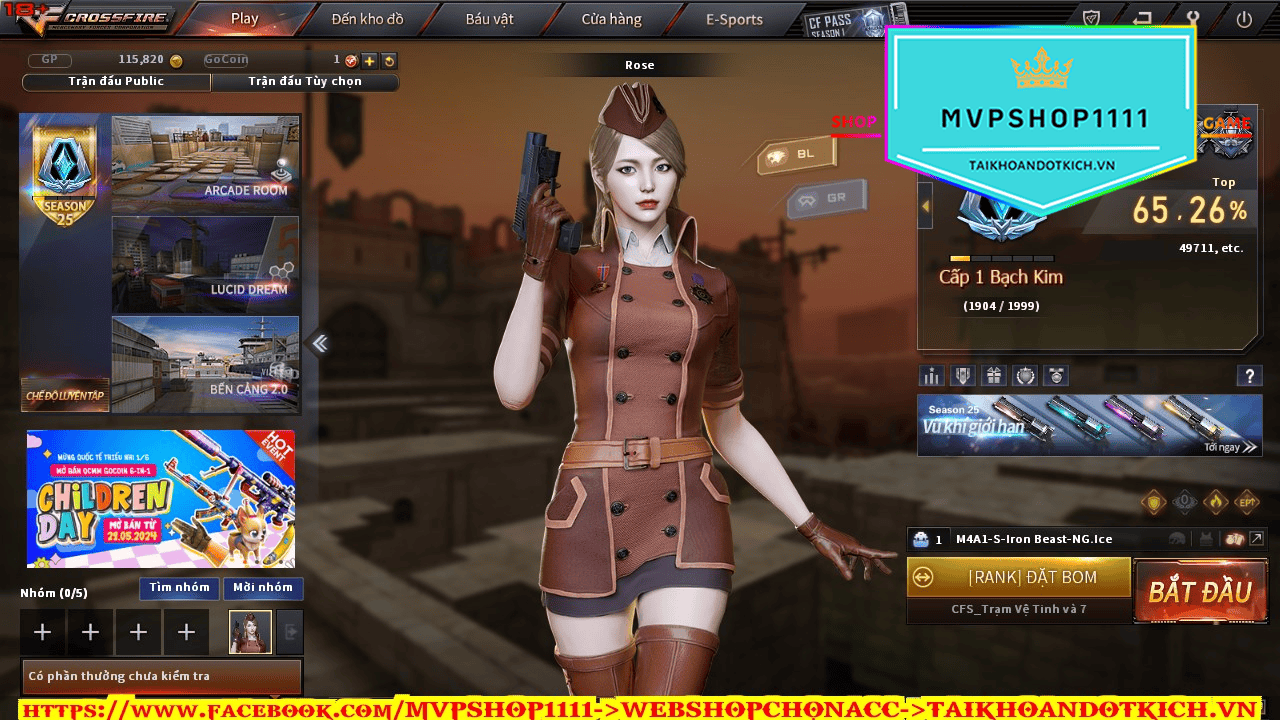Choose the Arcade Room map

tap(205, 163)
